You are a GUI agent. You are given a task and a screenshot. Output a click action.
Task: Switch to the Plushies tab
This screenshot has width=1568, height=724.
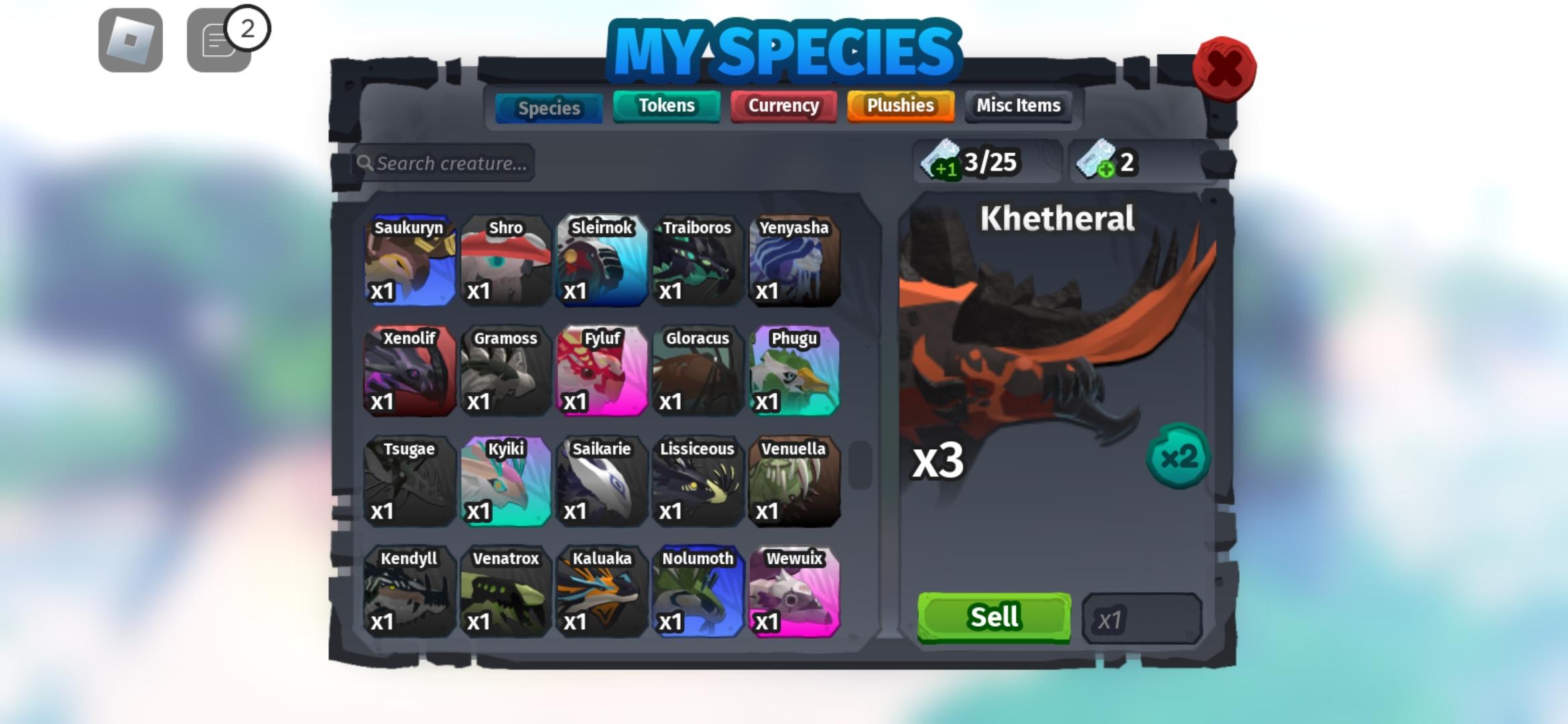pyautogui.click(x=900, y=105)
